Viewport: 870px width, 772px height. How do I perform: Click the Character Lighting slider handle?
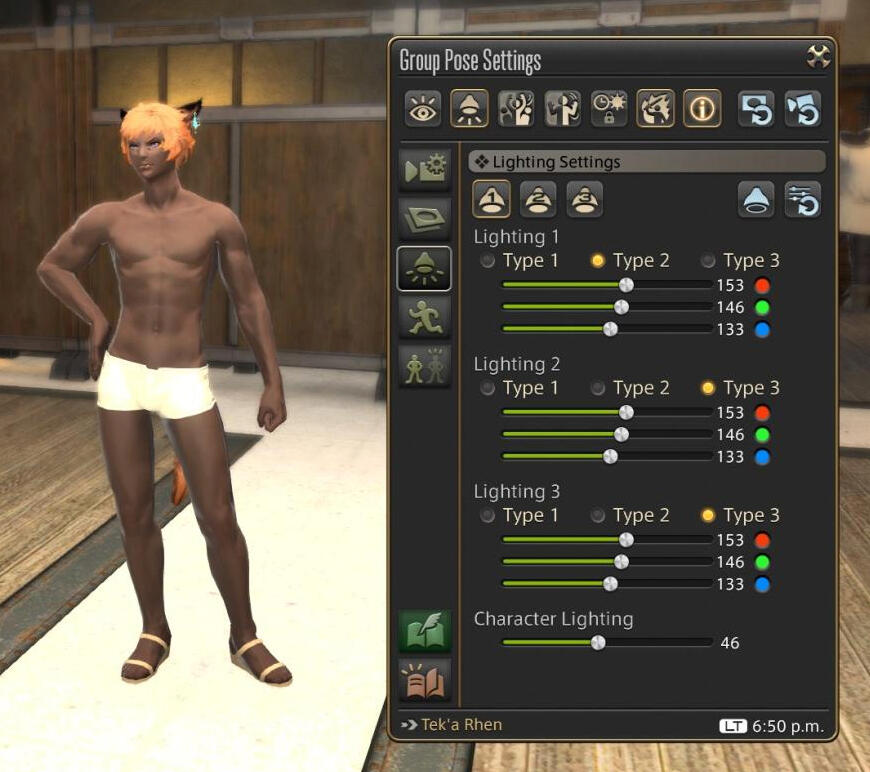click(598, 643)
